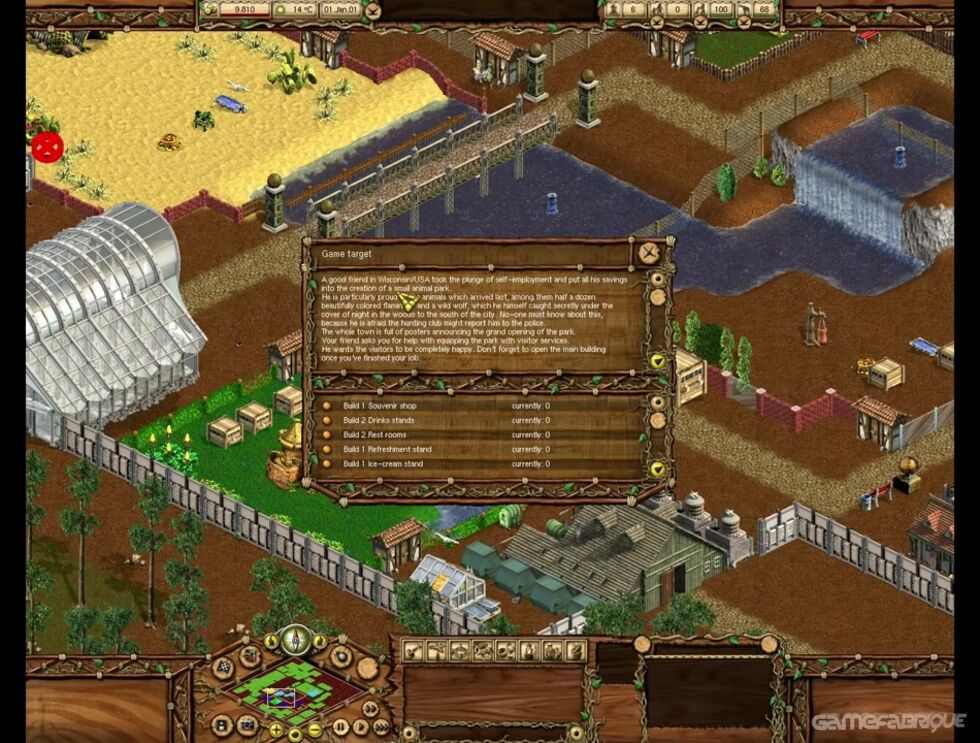Expand the date panel dropdown arrow

(x=372, y=11)
